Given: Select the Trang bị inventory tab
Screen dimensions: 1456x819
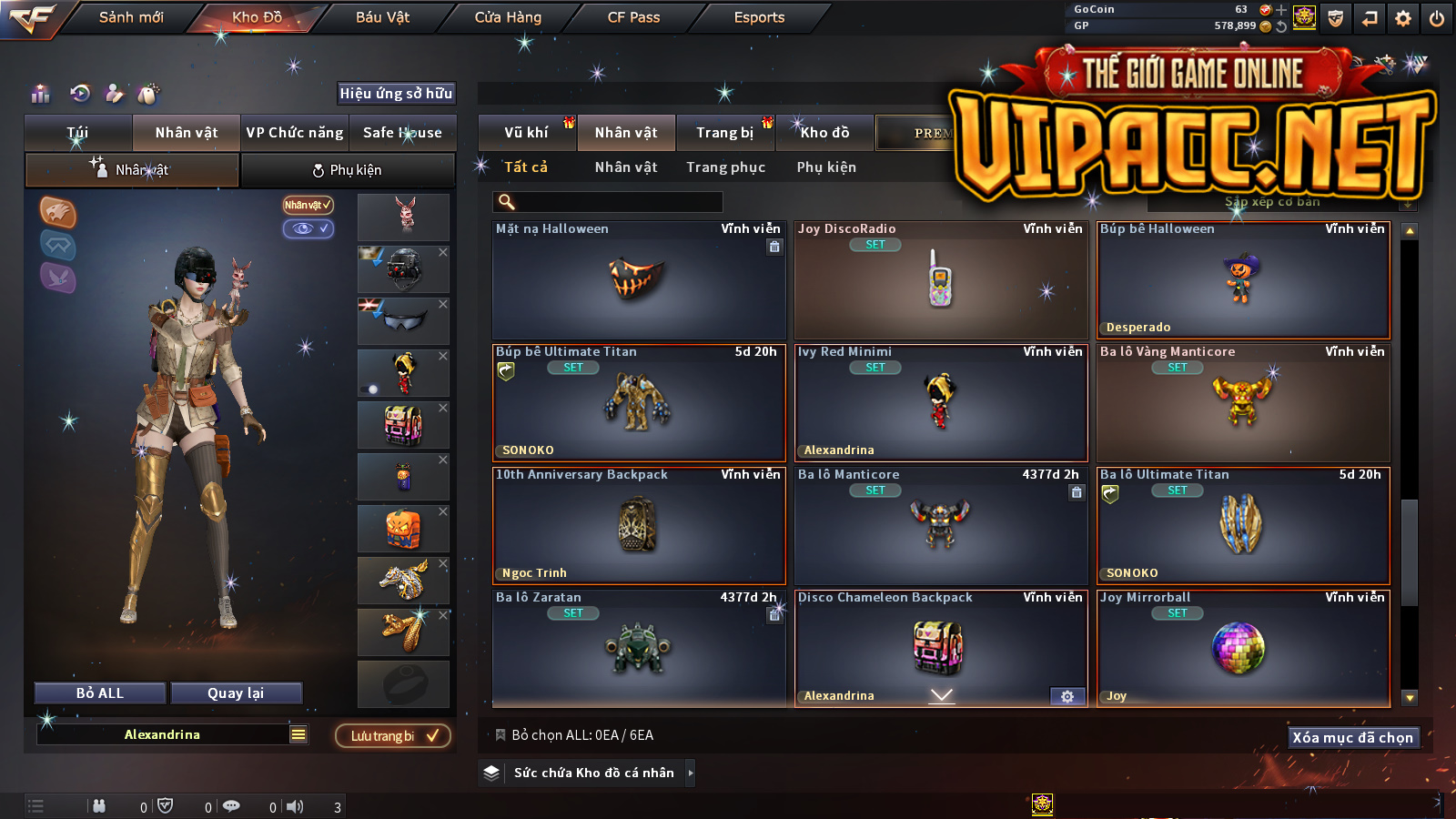Looking at the screenshot, I should 724,133.
